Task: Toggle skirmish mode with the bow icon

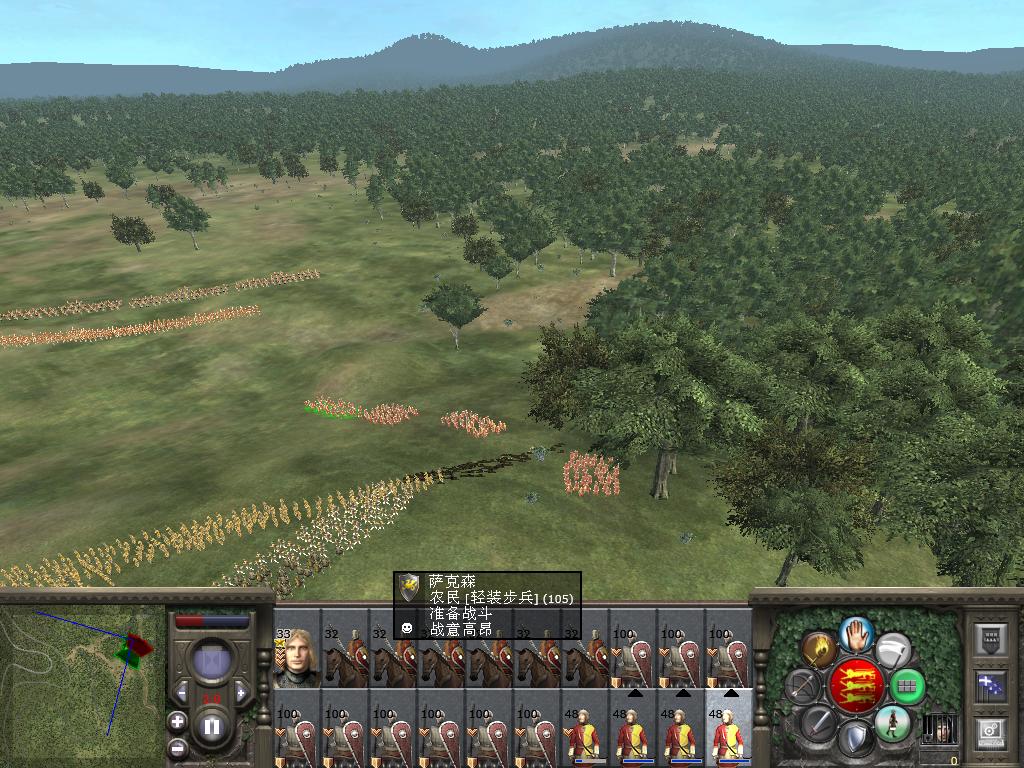Action: point(804,686)
